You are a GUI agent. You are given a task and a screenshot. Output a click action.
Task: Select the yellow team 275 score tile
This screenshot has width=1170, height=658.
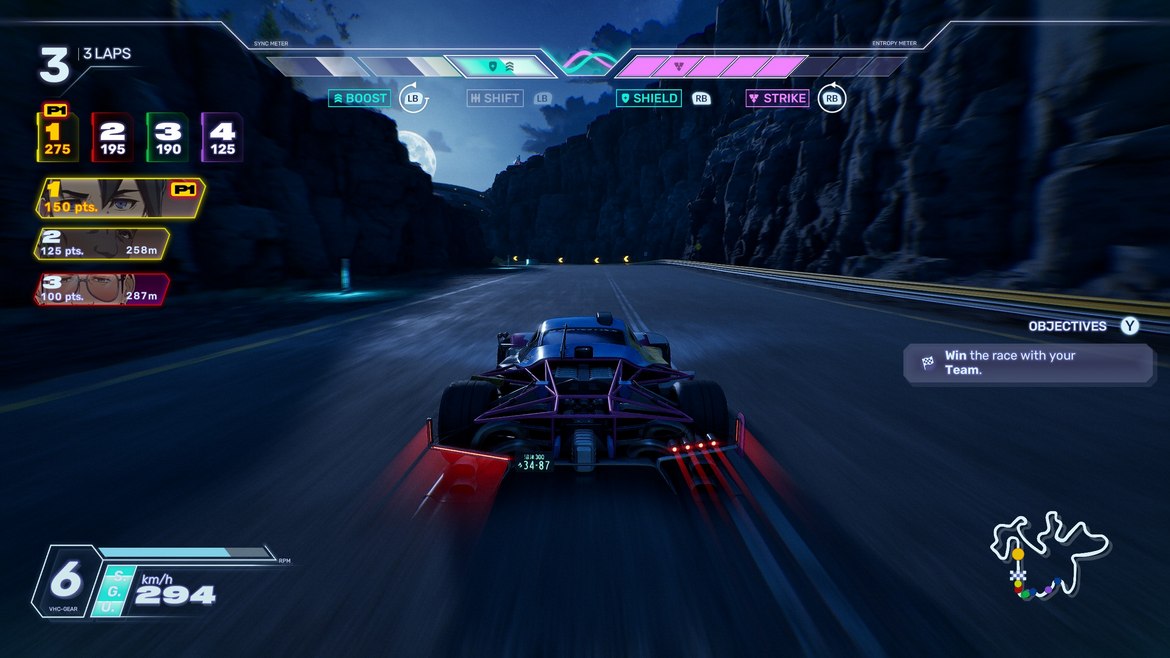(x=57, y=138)
